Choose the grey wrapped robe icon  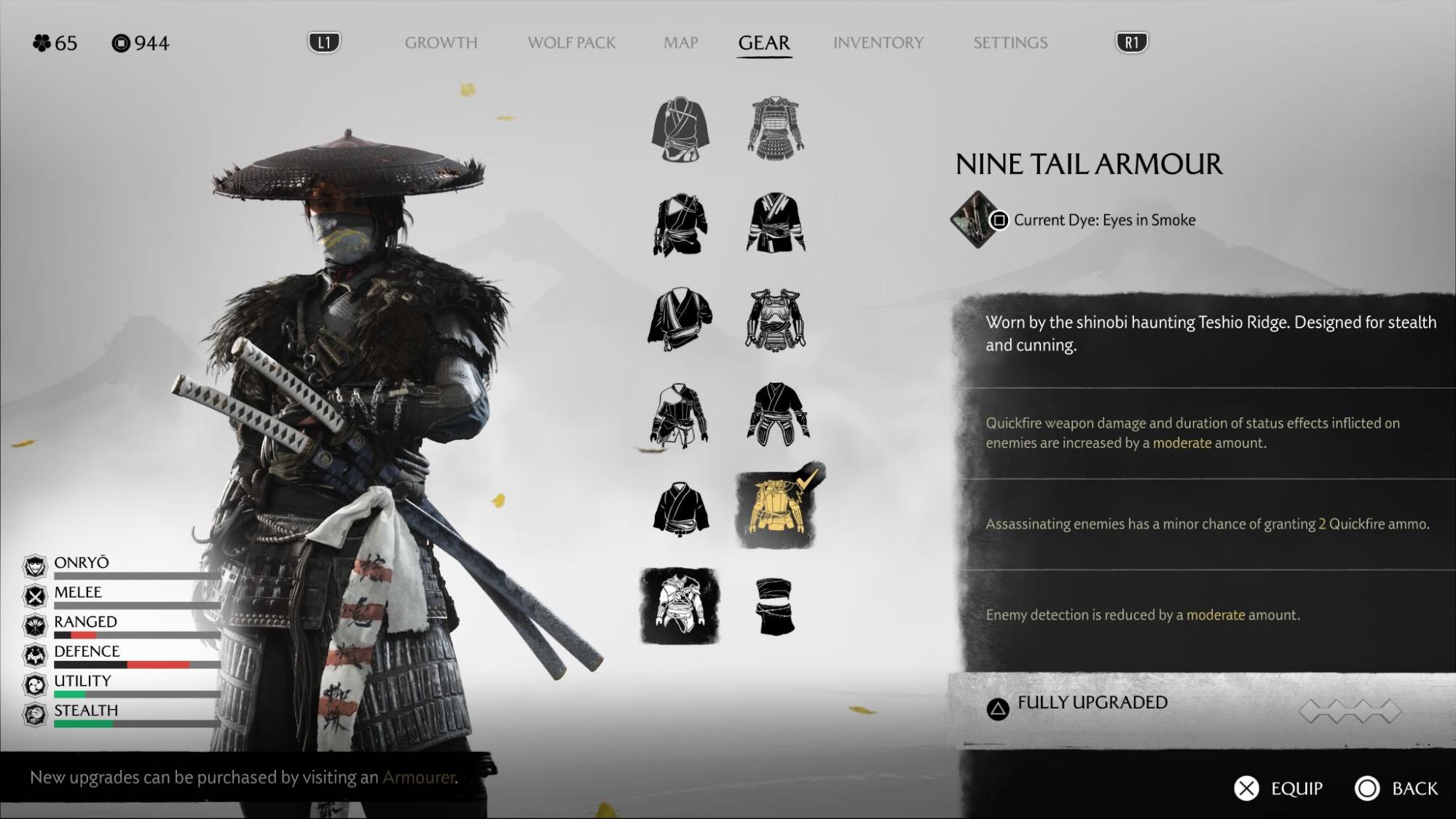pyautogui.click(x=680, y=130)
